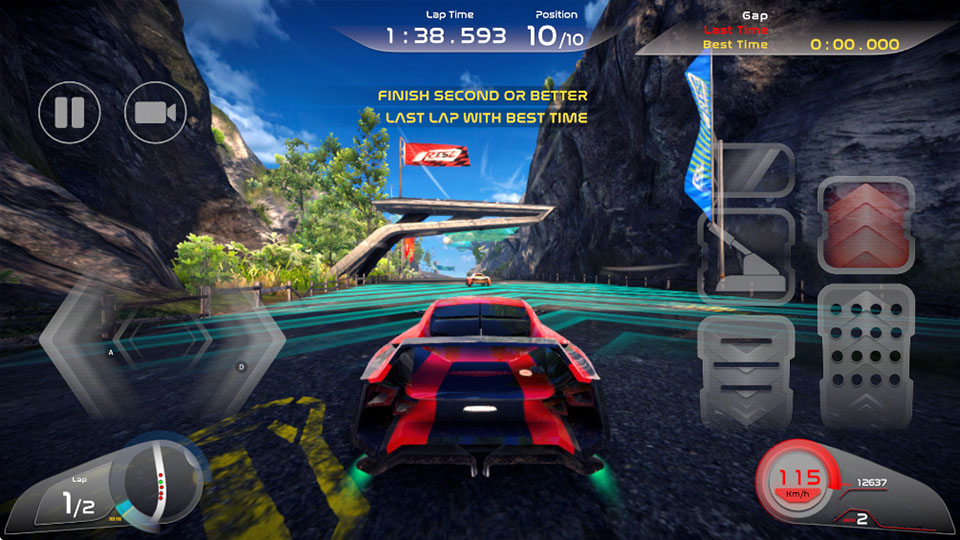The image size is (960, 540).
Task: Switch the camera view
Action: tap(155, 112)
